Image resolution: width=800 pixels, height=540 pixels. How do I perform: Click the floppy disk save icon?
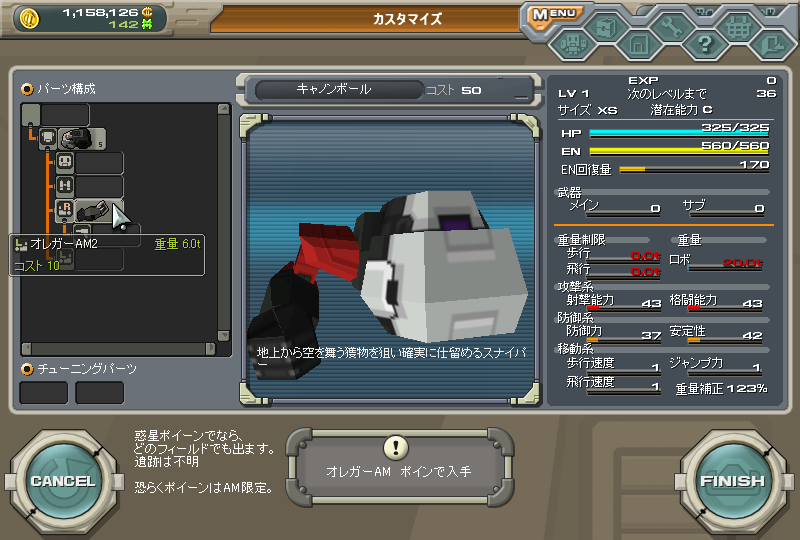639,44
